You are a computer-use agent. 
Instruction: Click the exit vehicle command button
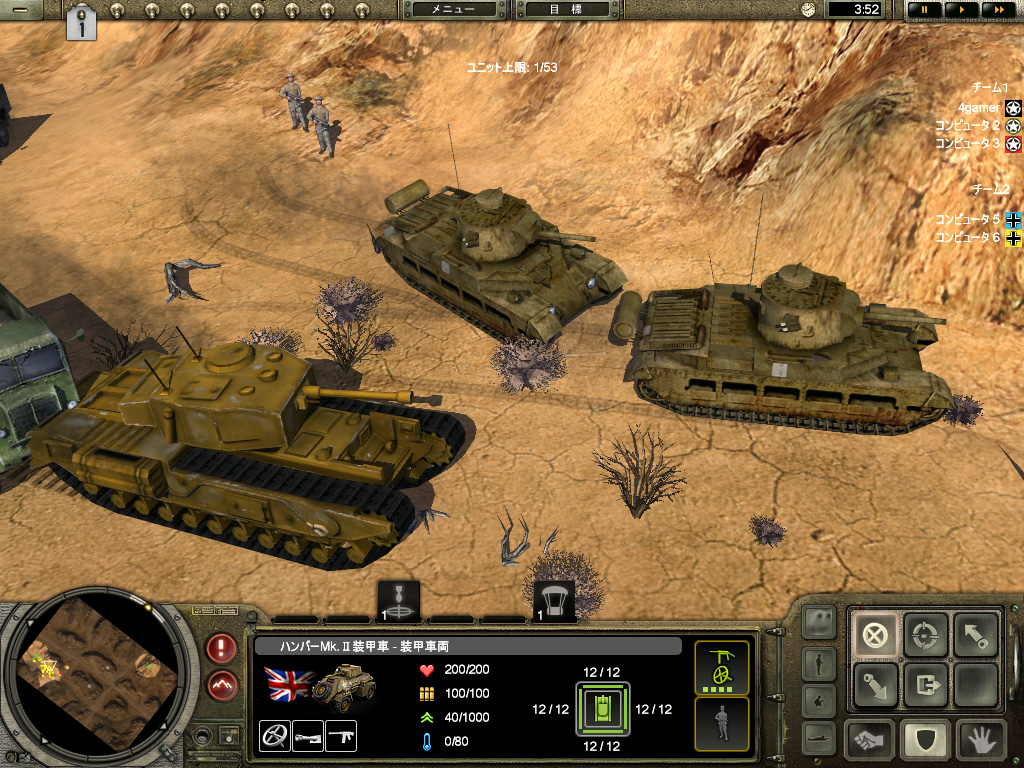(925, 685)
